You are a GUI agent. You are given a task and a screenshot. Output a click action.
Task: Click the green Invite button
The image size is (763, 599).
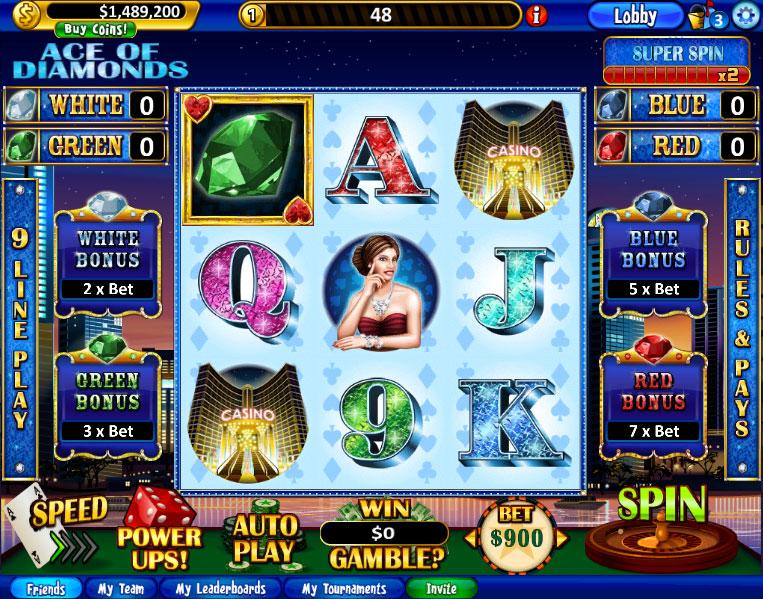(441, 589)
